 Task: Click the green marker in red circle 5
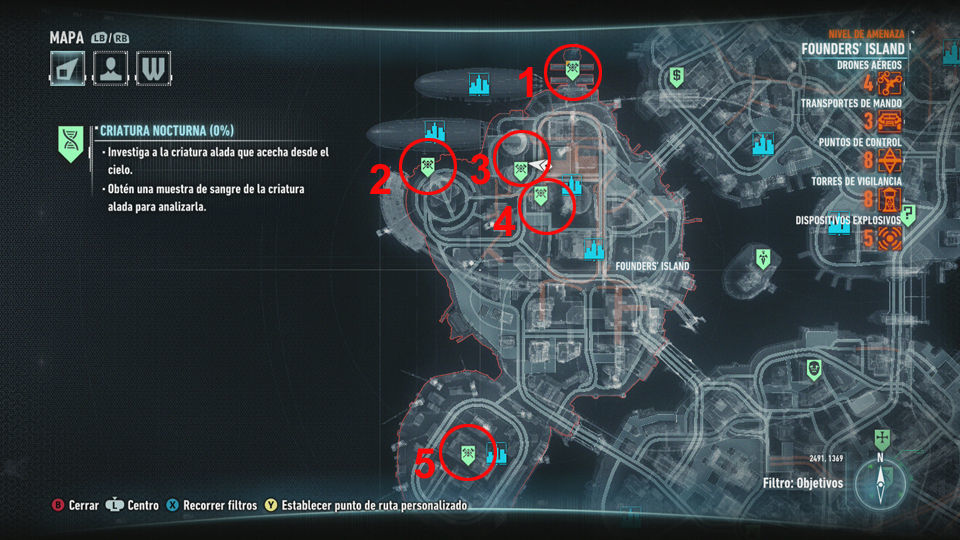coord(466,454)
